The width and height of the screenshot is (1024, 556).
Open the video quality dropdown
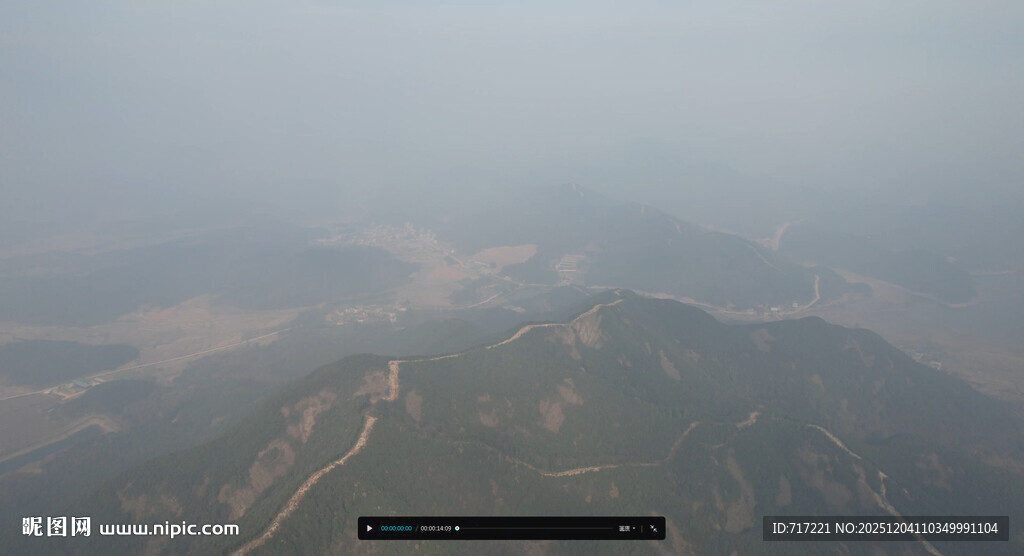point(627,528)
